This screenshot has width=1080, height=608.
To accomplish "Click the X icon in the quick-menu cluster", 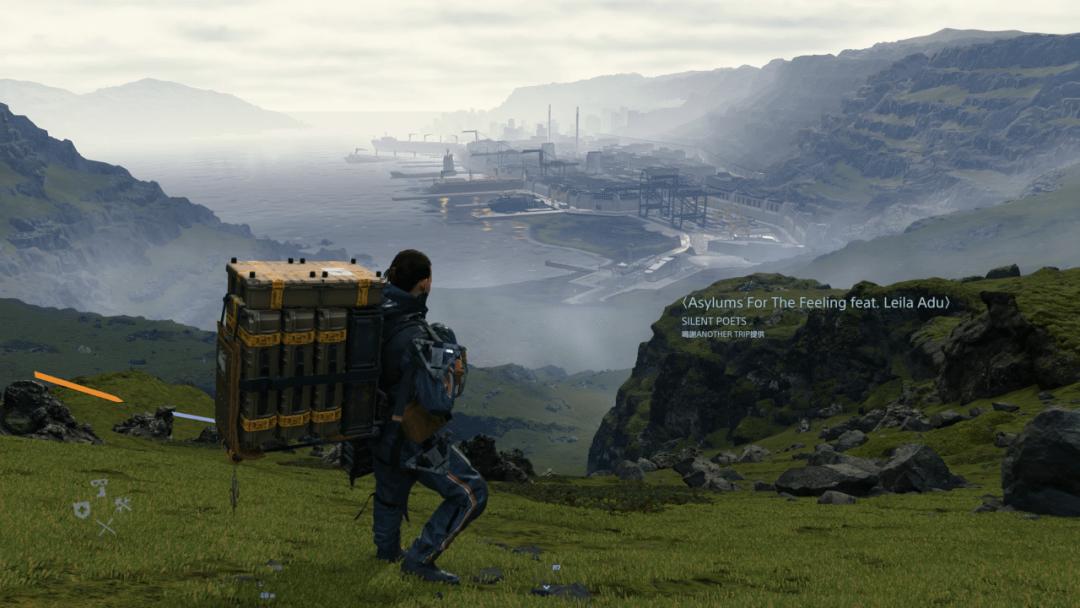I will coord(105,526).
